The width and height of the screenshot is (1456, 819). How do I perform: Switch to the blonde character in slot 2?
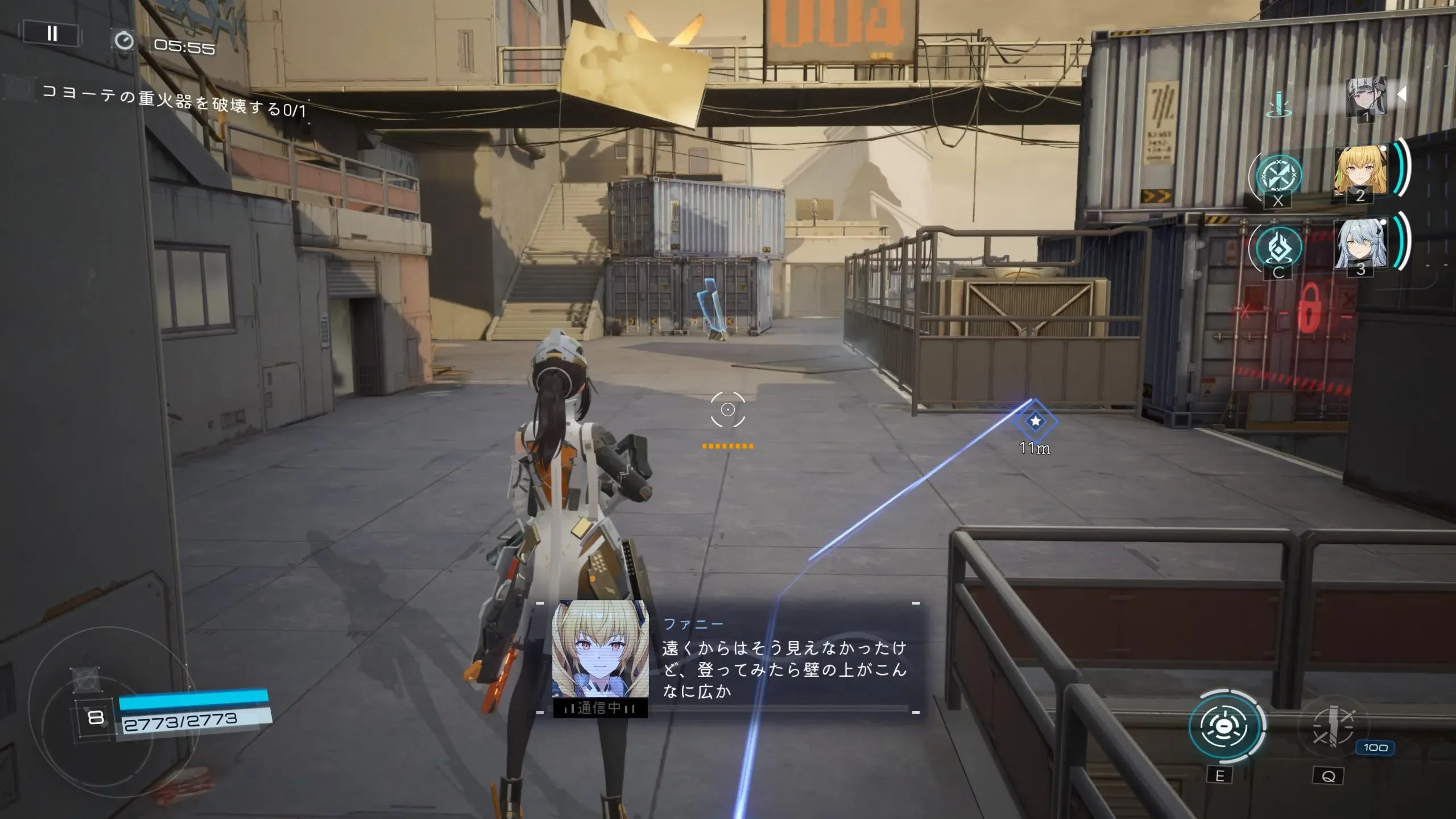1360,172
